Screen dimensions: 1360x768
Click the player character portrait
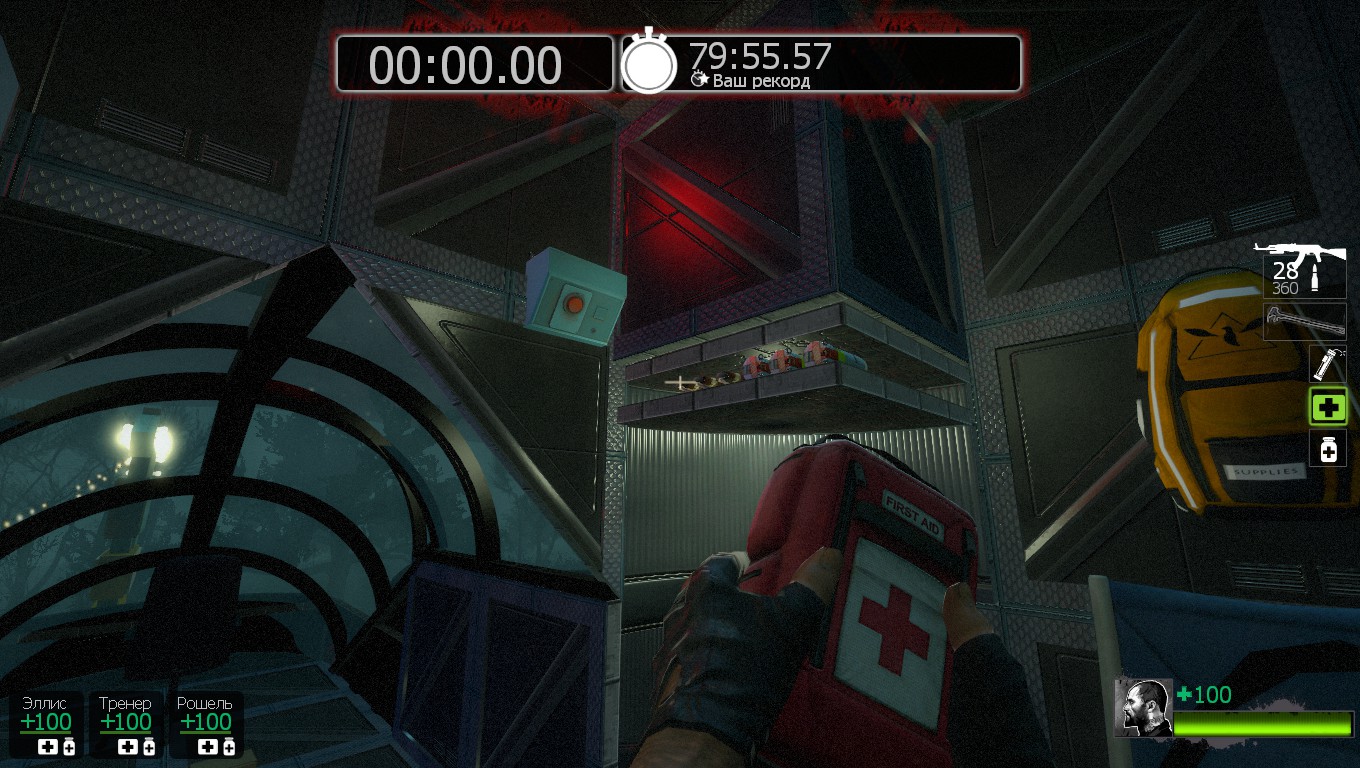click(x=1143, y=708)
